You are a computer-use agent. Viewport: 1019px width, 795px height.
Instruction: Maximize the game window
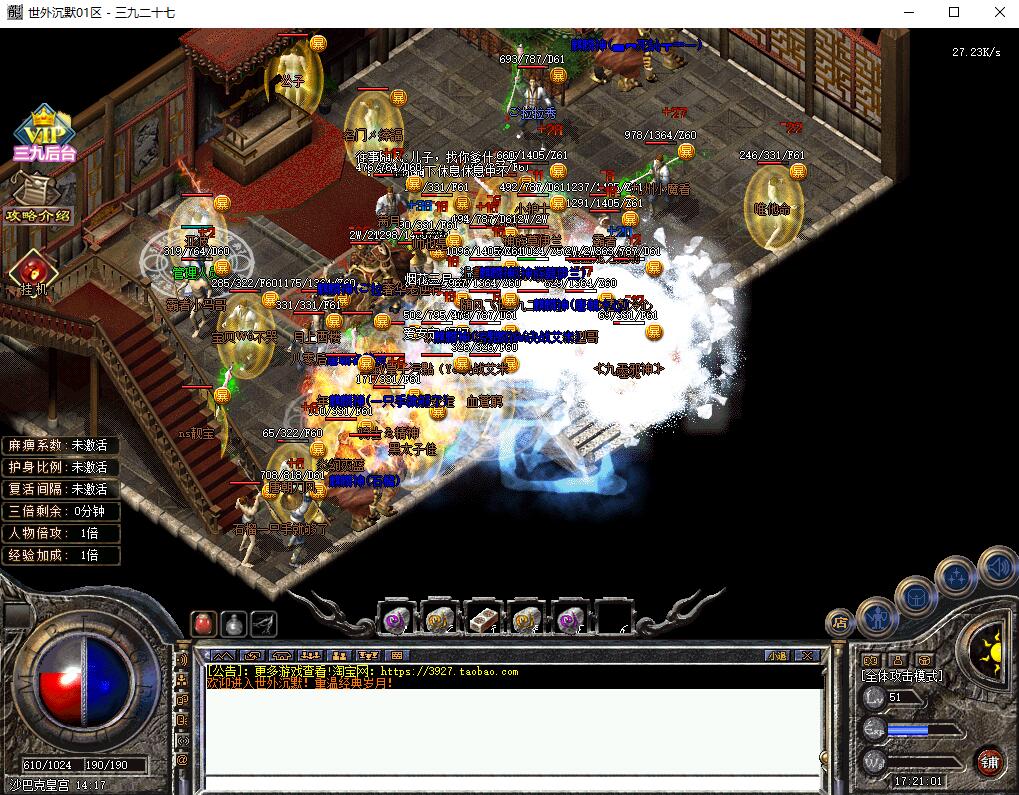953,12
